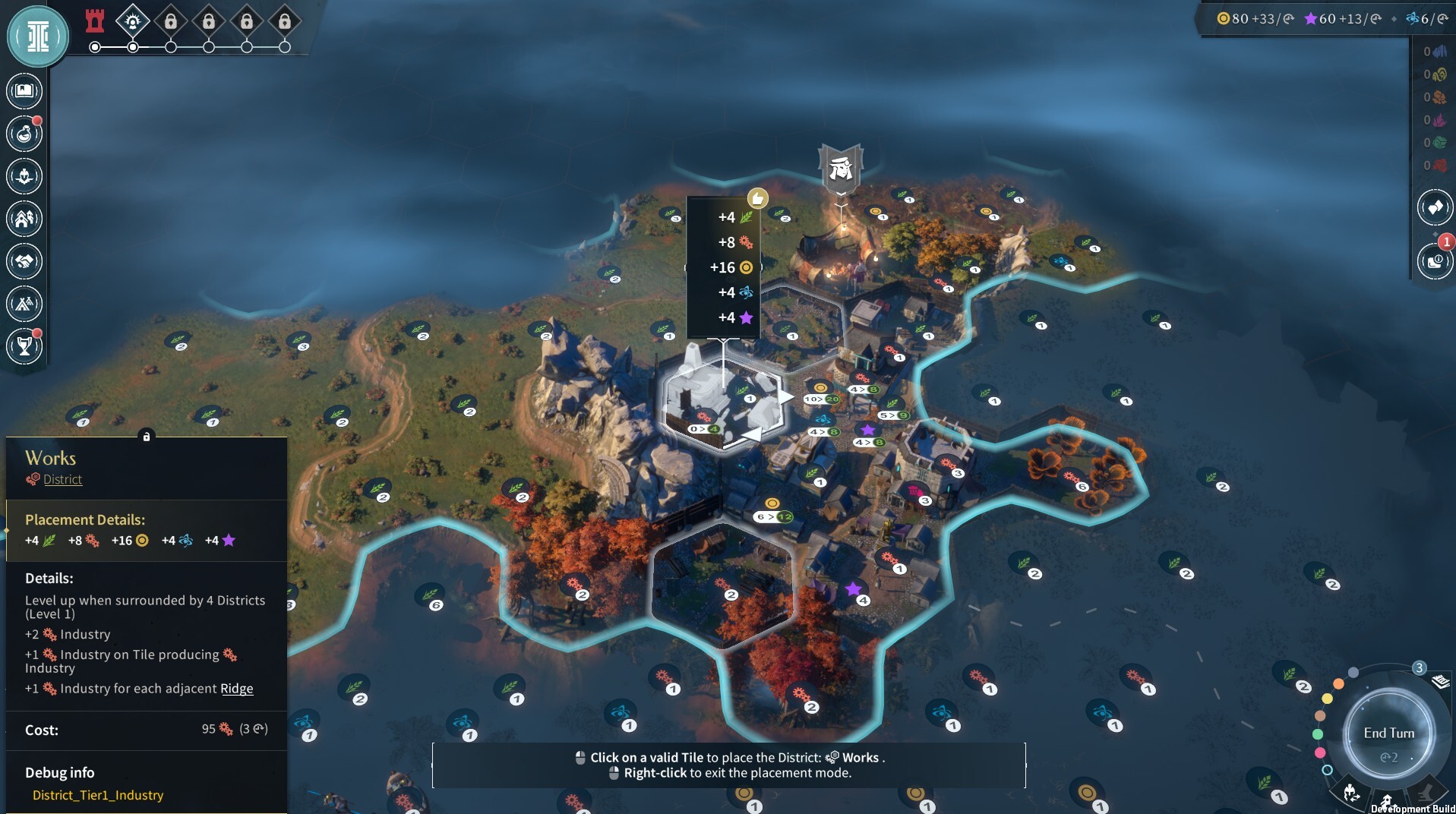Open the handshake diplomacy screen
The width and height of the screenshot is (1456, 814).
click(24, 261)
